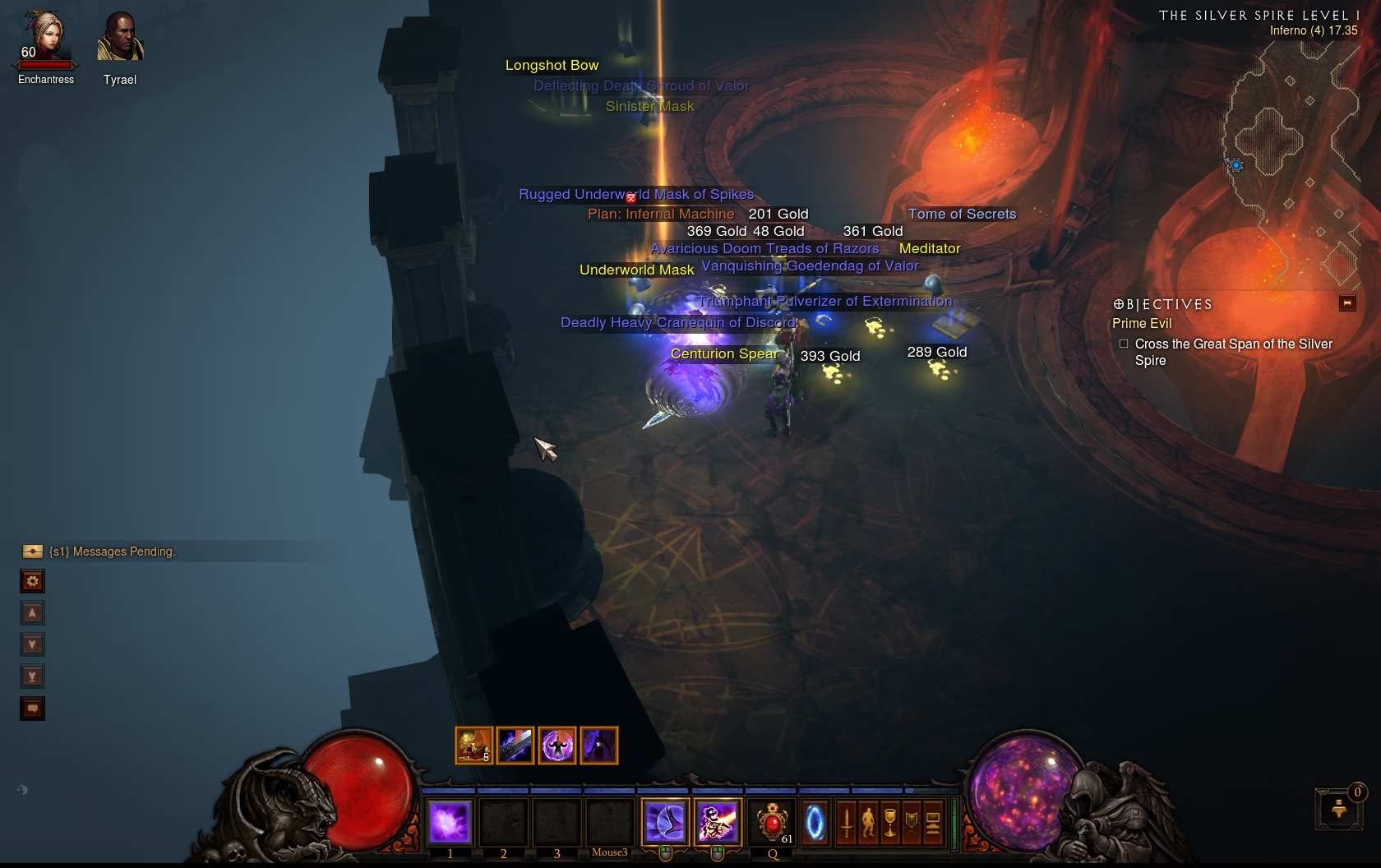Collapse the Objectives tracker with its minus button
This screenshot has height=868, width=1381.
coord(1347,303)
